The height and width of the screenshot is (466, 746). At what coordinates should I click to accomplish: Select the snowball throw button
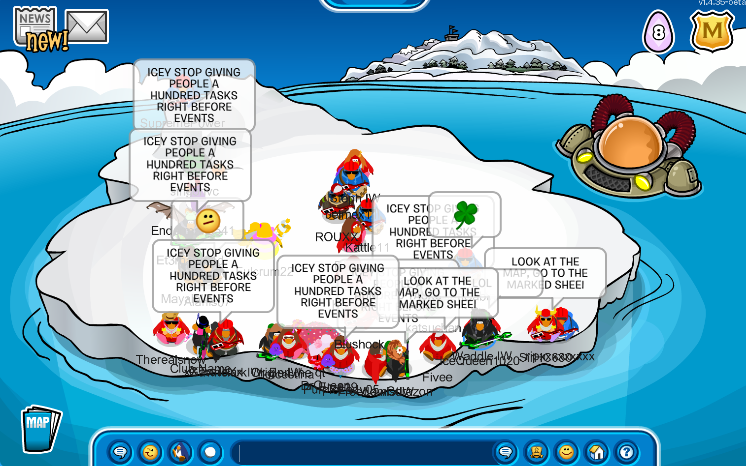[210, 451]
